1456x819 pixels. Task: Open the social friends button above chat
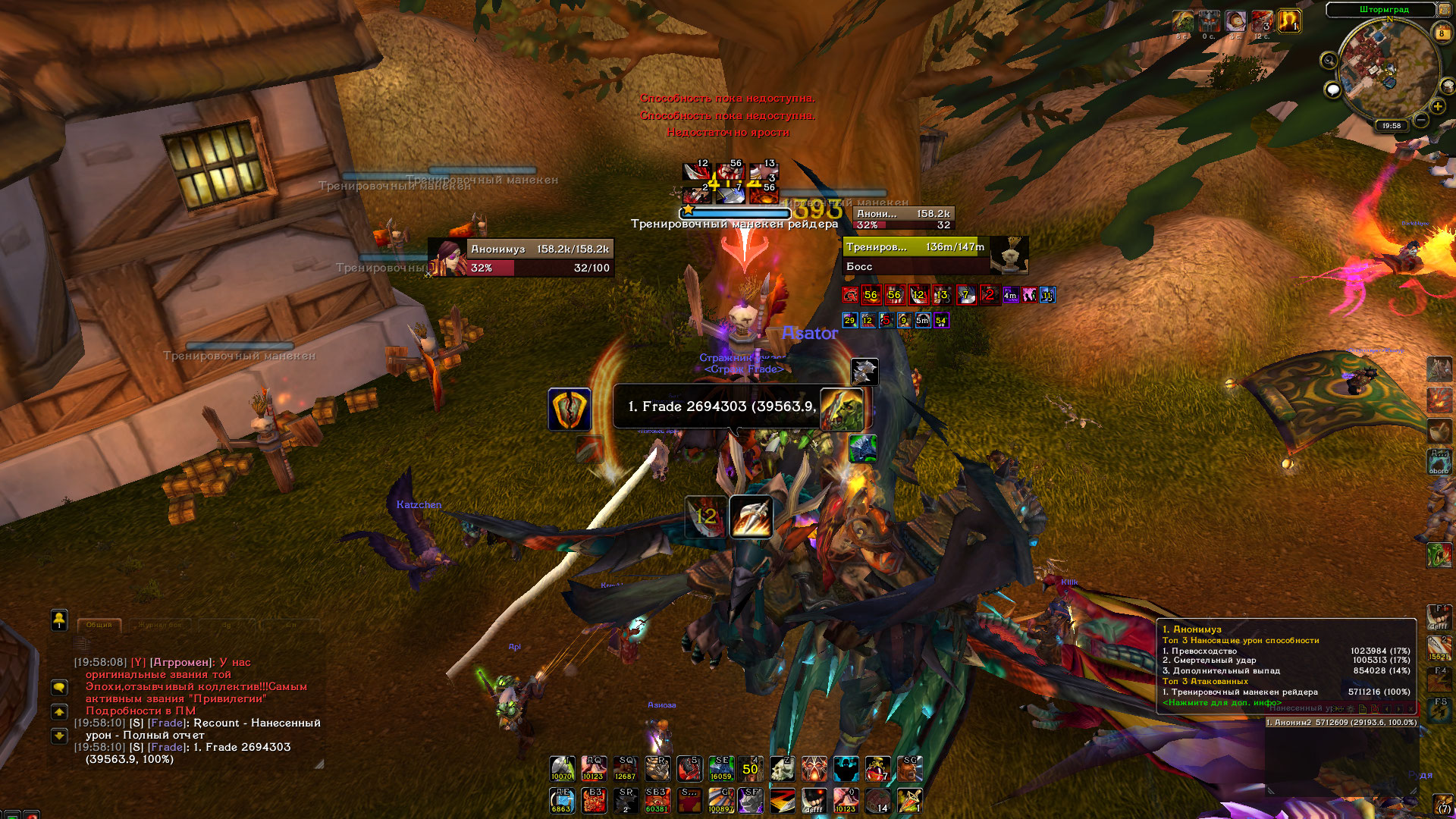tap(59, 620)
